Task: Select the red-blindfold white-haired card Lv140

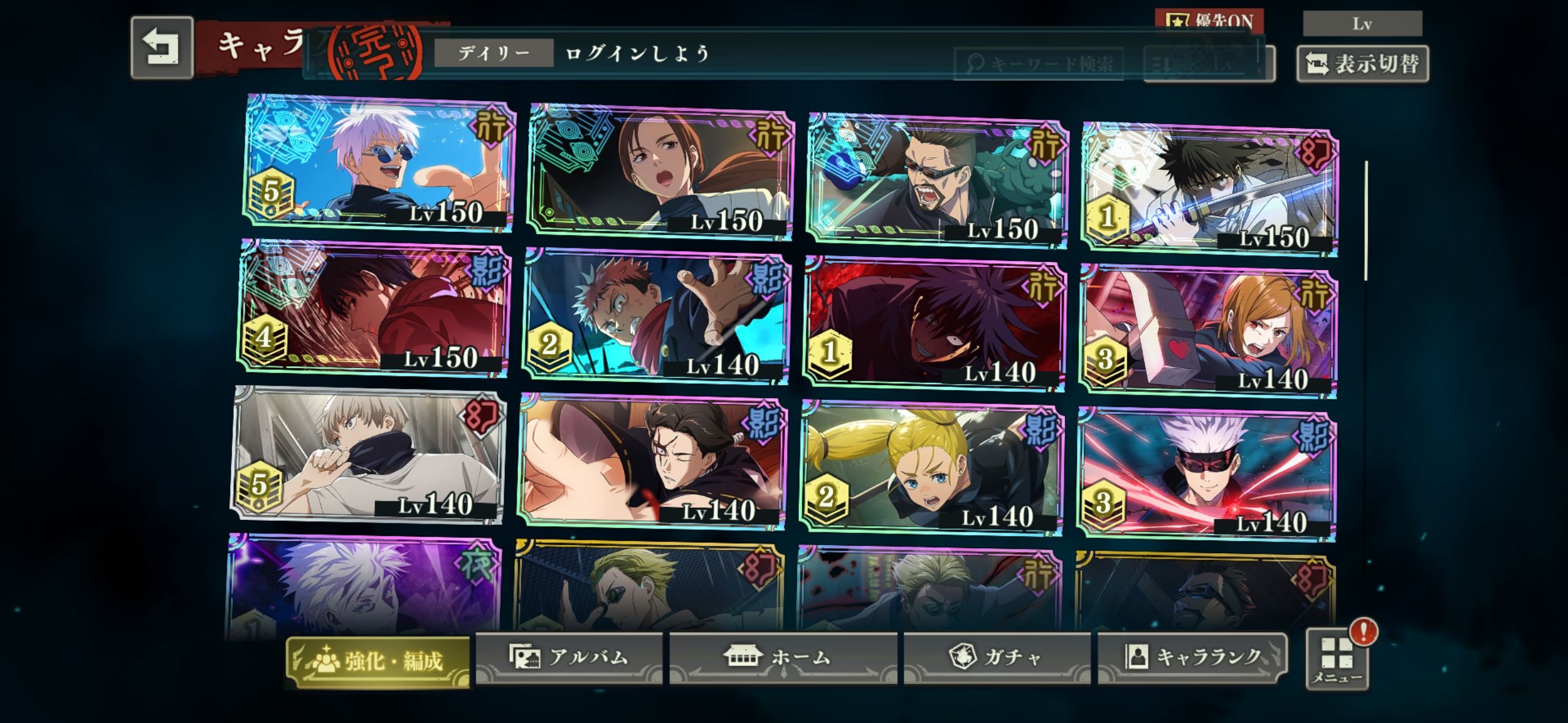Action: 1206,475
